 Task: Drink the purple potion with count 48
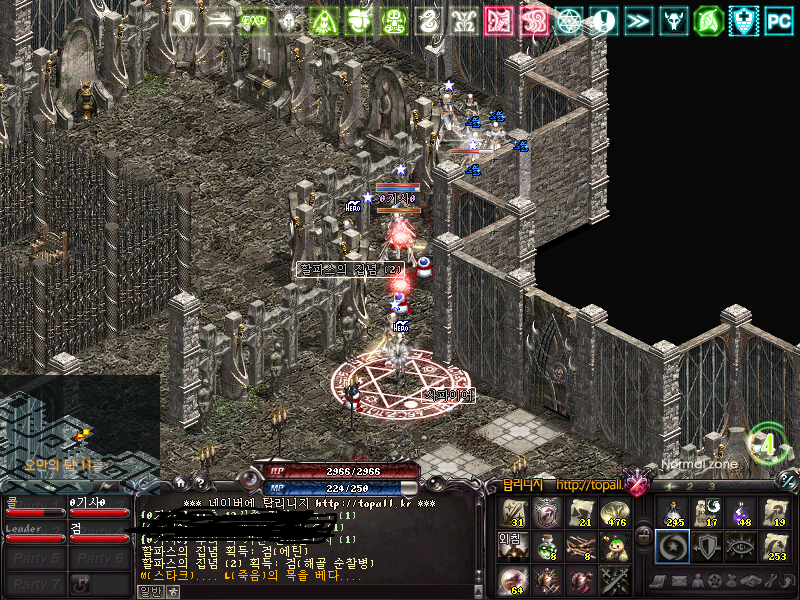pos(738,513)
